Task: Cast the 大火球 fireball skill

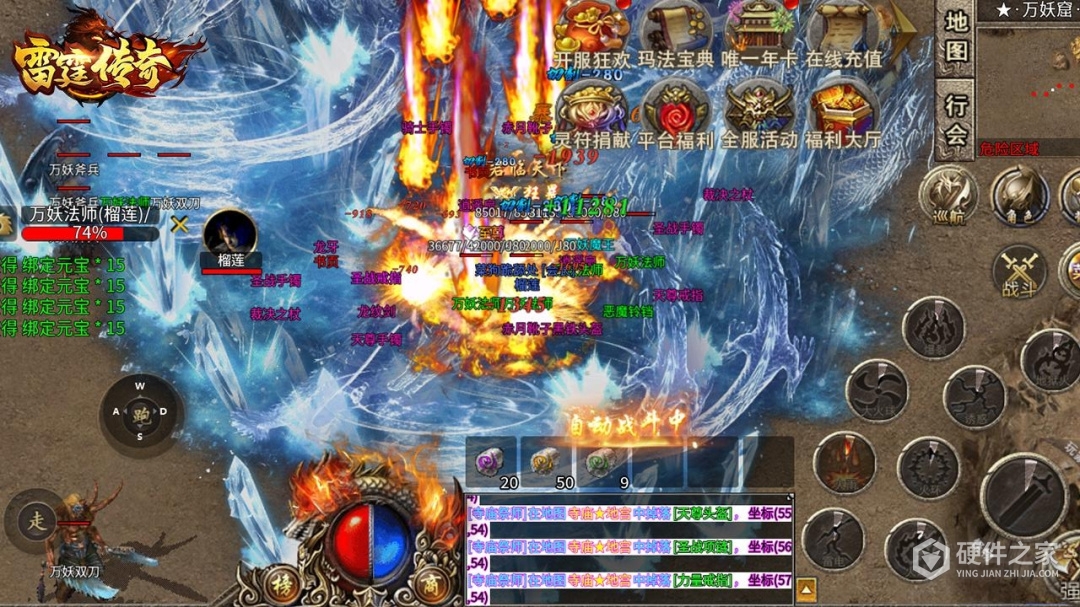Action: coord(877,390)
